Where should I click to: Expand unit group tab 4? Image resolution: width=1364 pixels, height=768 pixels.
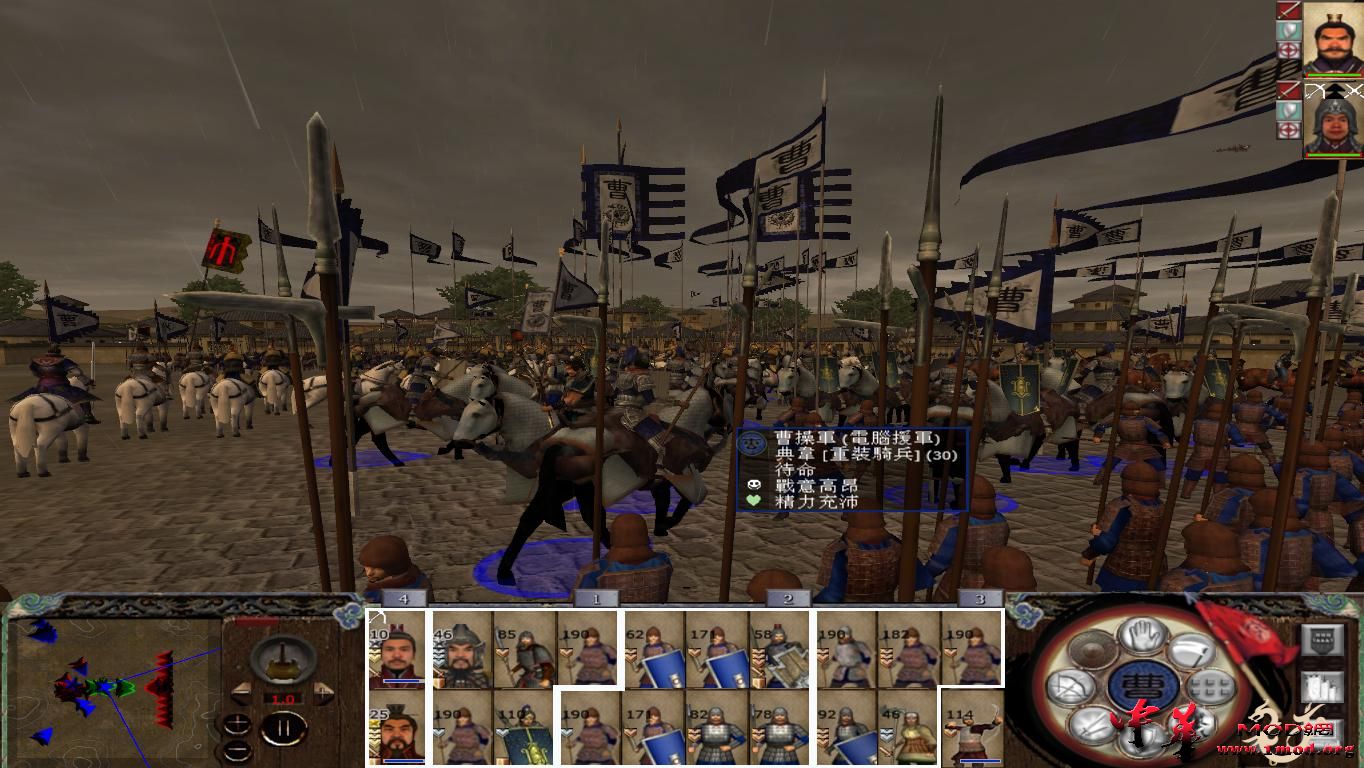click(405, 598)
